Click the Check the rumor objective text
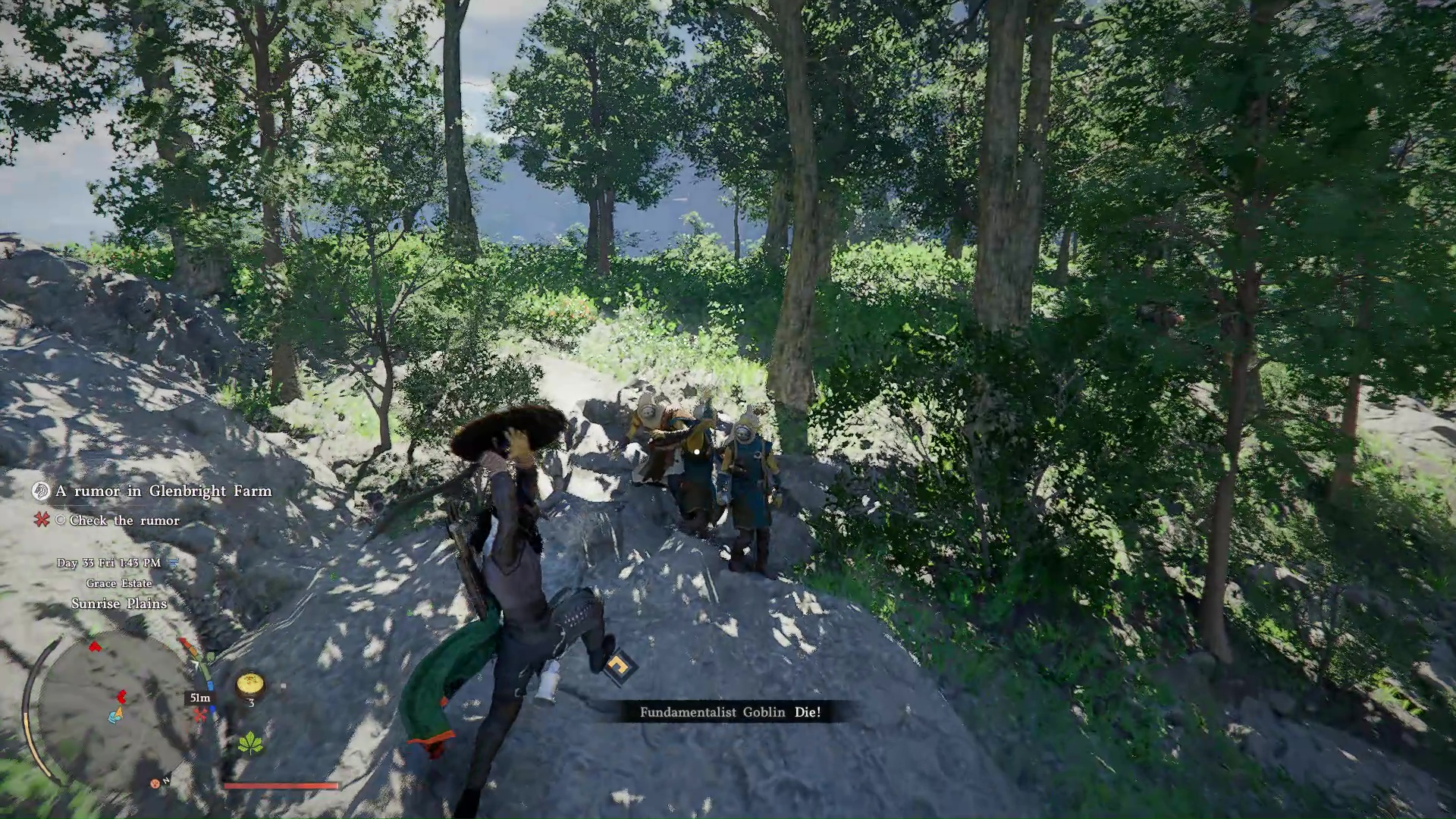Image resolution: width=1456 pixels, height=819 pixels. coord(124,520)
